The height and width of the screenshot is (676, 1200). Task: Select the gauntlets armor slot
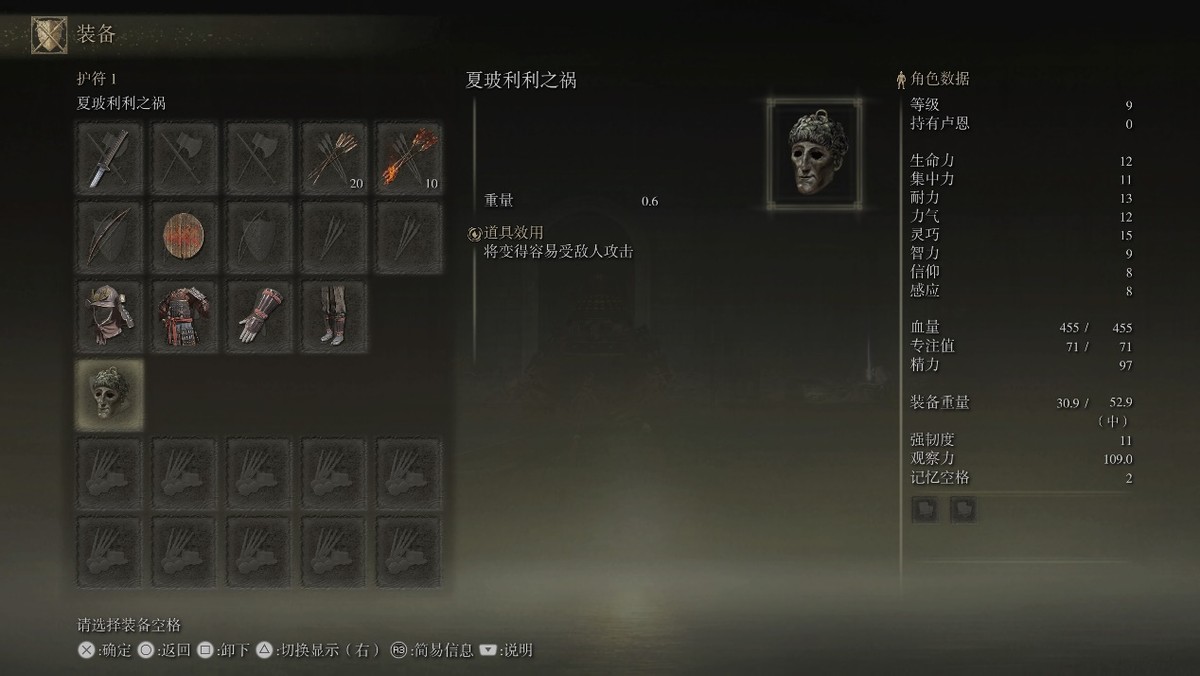pos(259,314)
